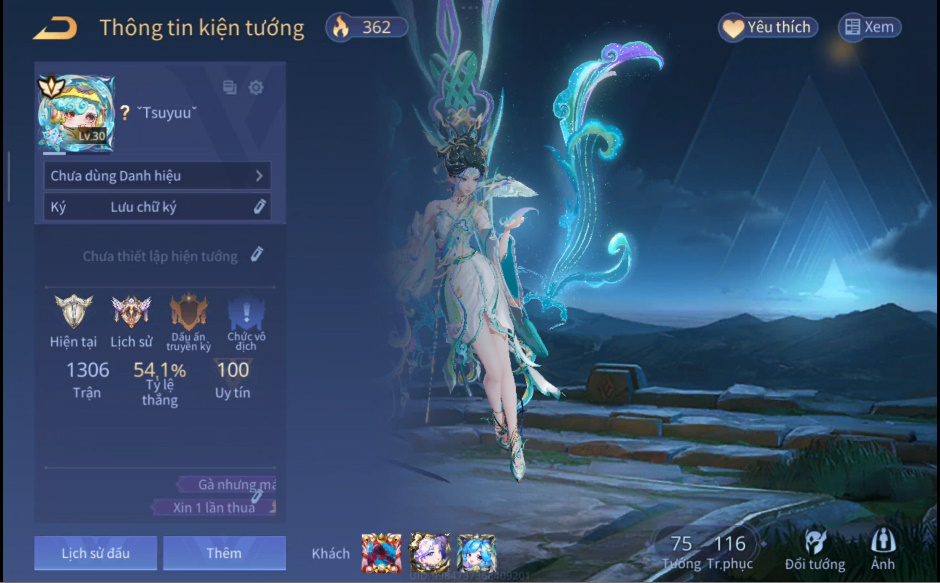Choose Đổi tướng to change hero
940x583 pixels.
coord(814,551)
